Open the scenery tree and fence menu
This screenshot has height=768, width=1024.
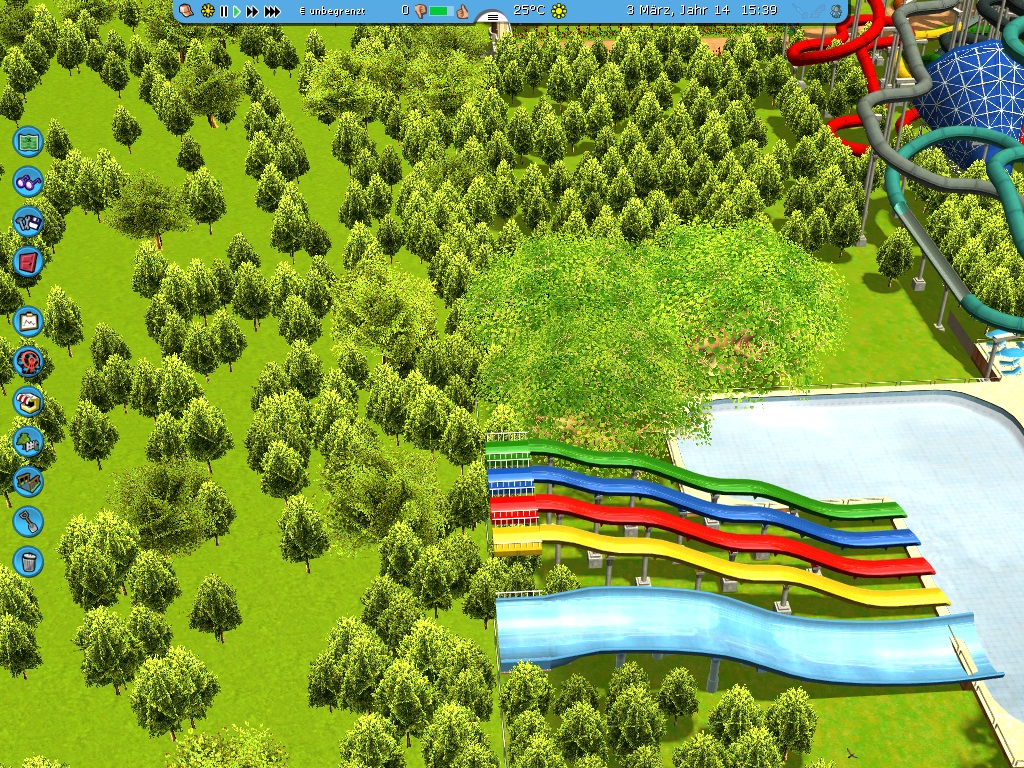[28, 441]
